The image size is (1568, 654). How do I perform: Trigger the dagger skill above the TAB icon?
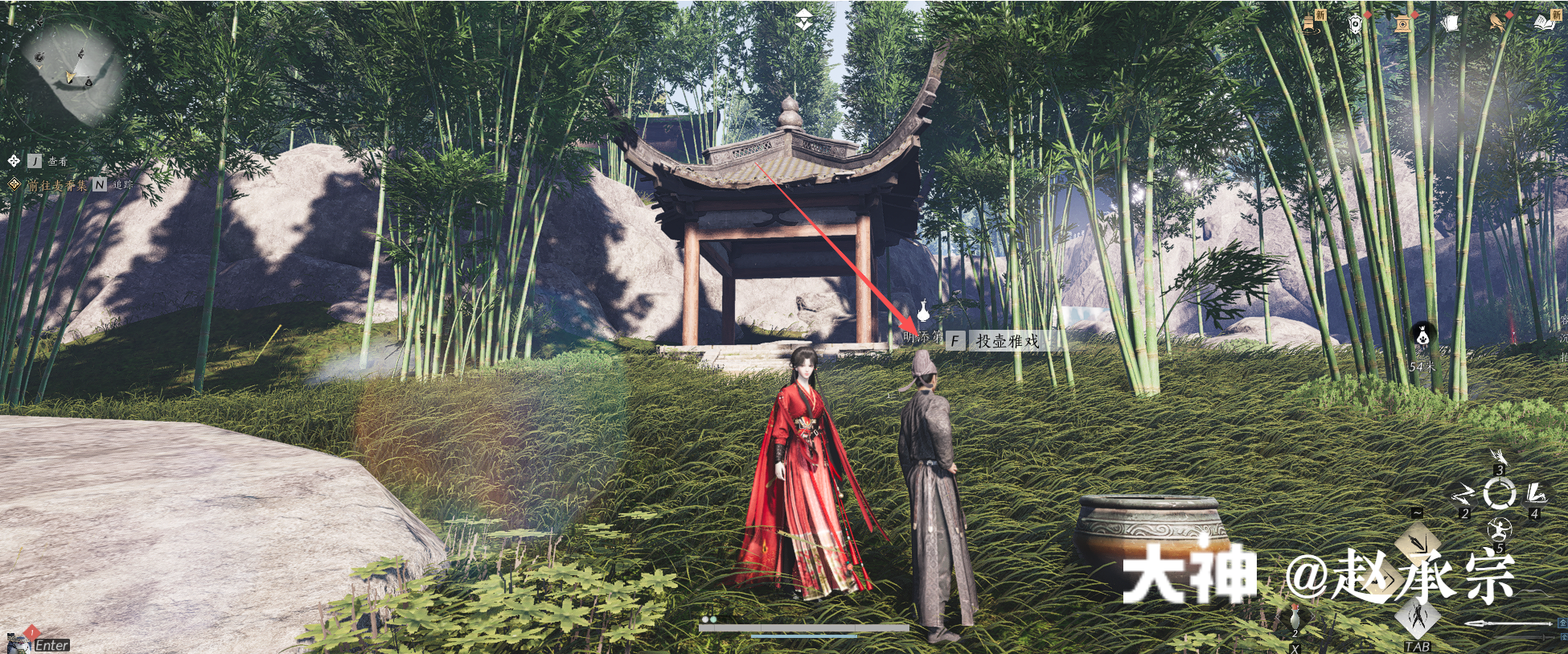tap(1418, 617)
